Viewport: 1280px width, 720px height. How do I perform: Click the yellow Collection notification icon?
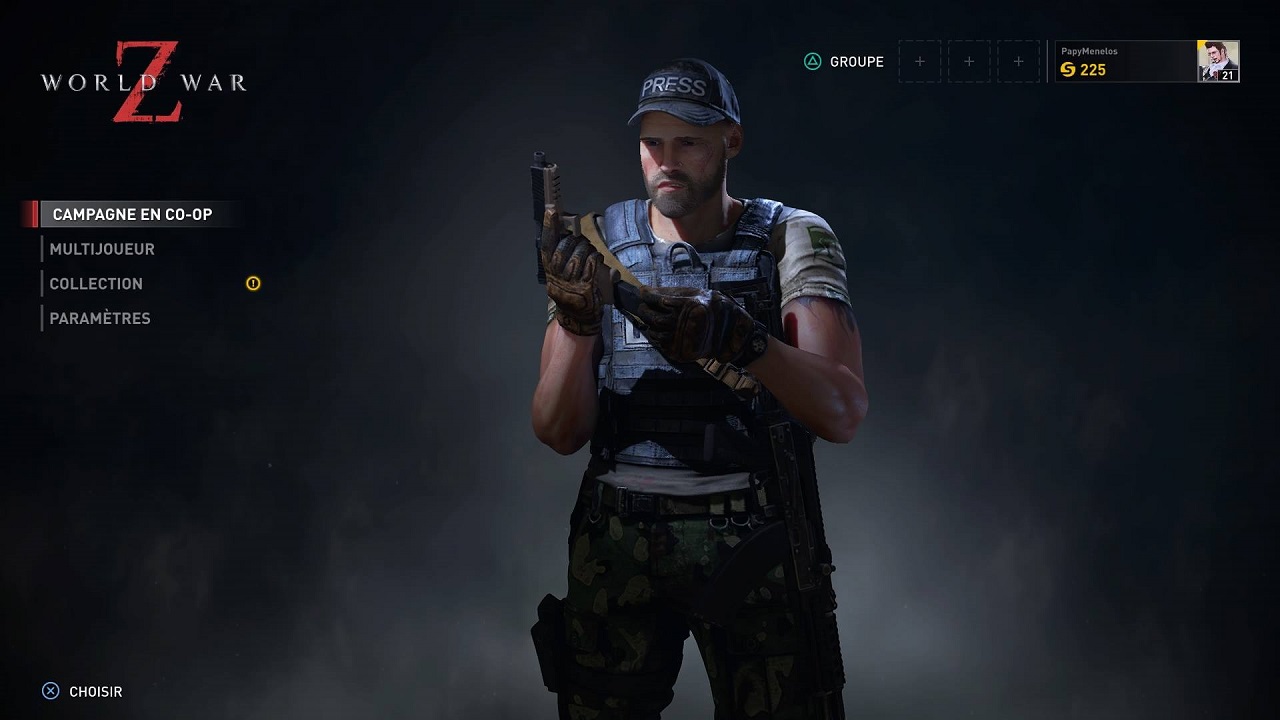(x=253, y=284)
